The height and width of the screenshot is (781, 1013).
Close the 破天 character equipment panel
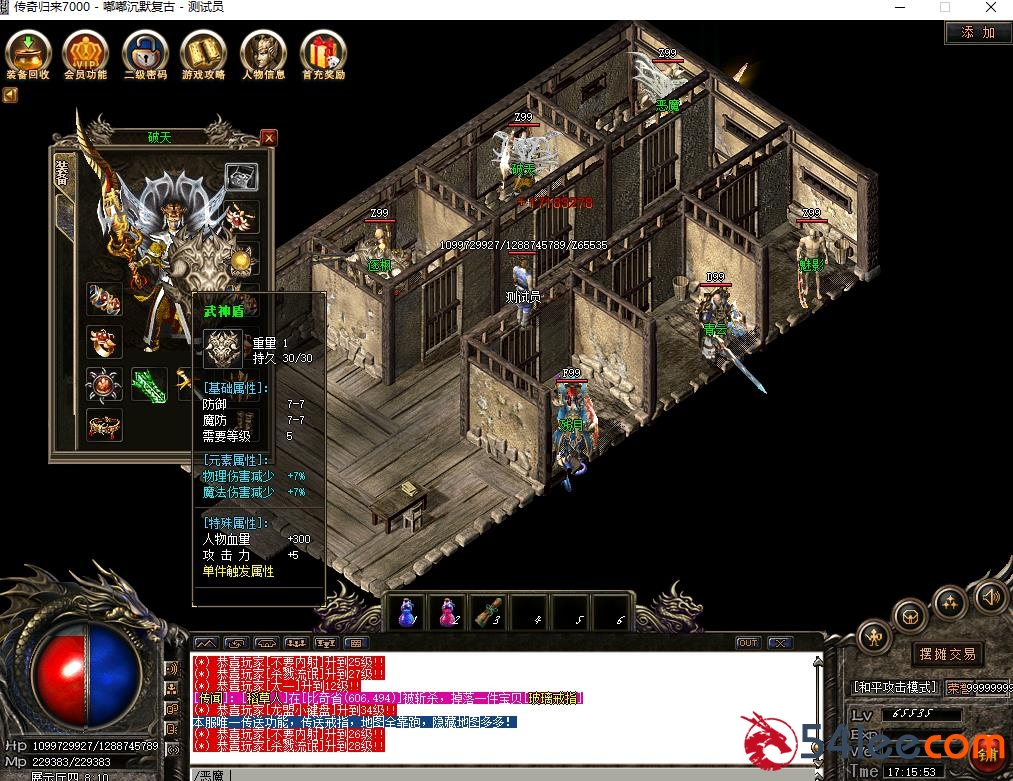pyautogui.click(x=268, y=137)
